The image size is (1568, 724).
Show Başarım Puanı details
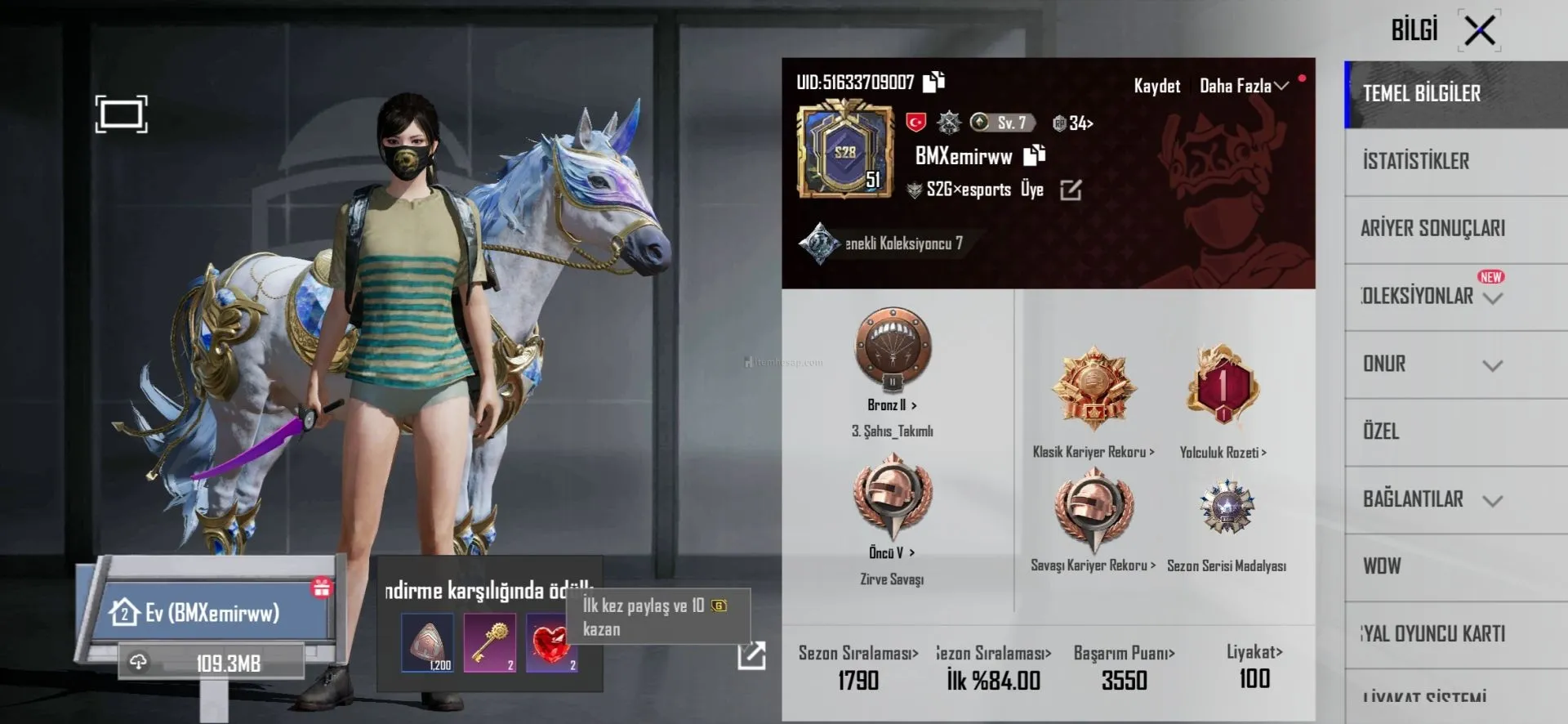click(1124, 653)
